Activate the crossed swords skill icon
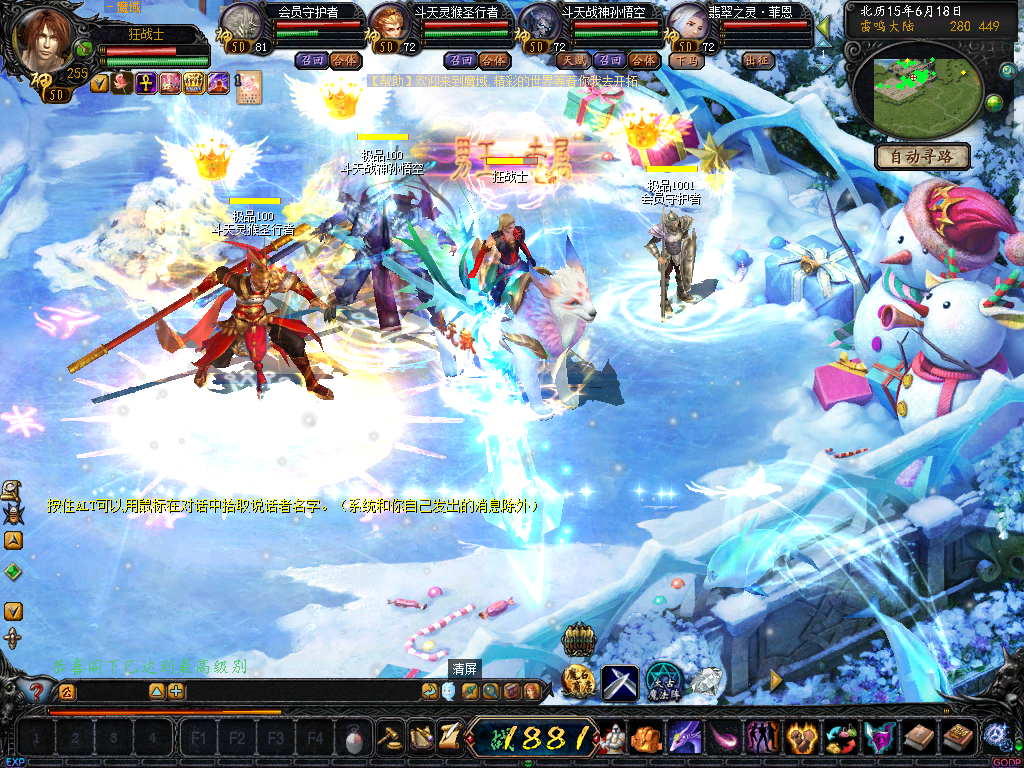 (x=620, y=682)
